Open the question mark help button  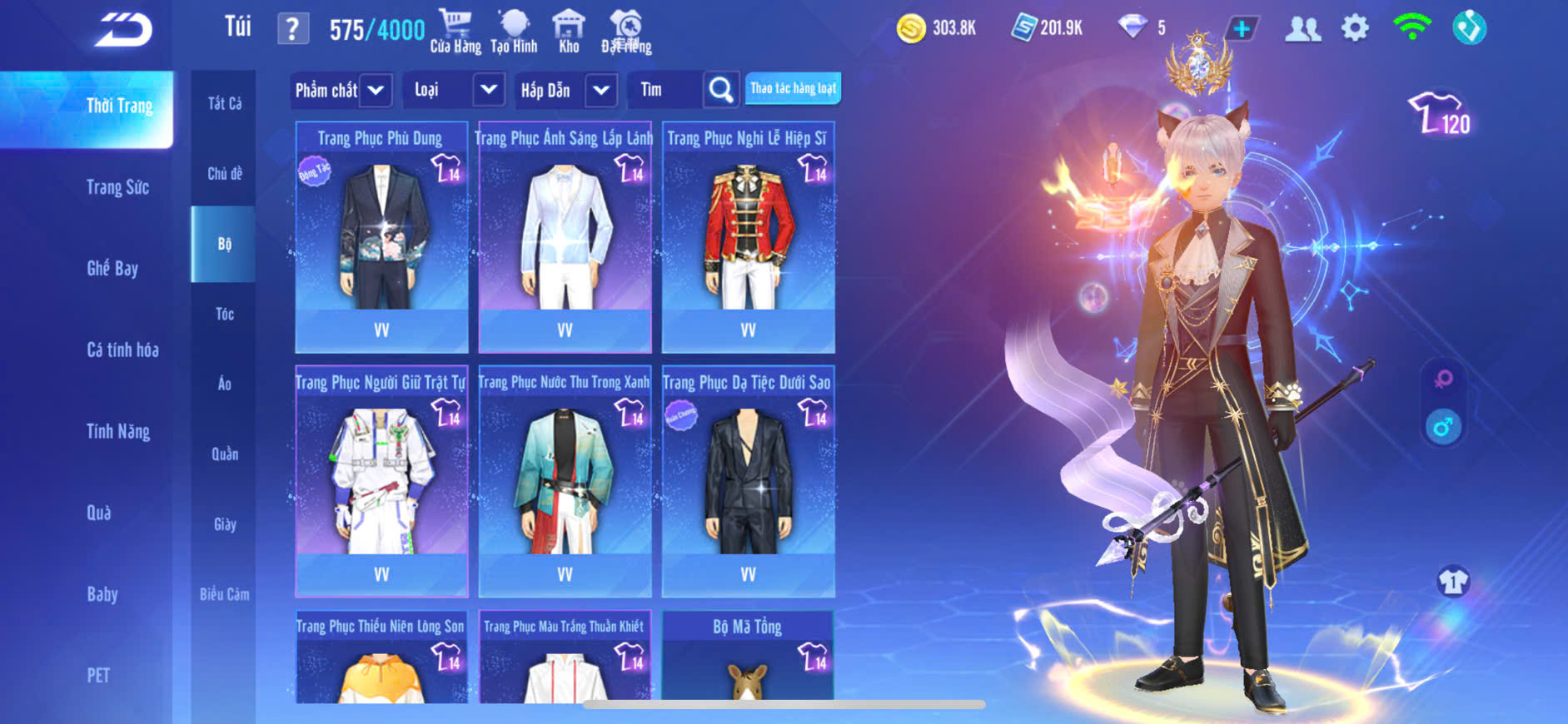292,30
